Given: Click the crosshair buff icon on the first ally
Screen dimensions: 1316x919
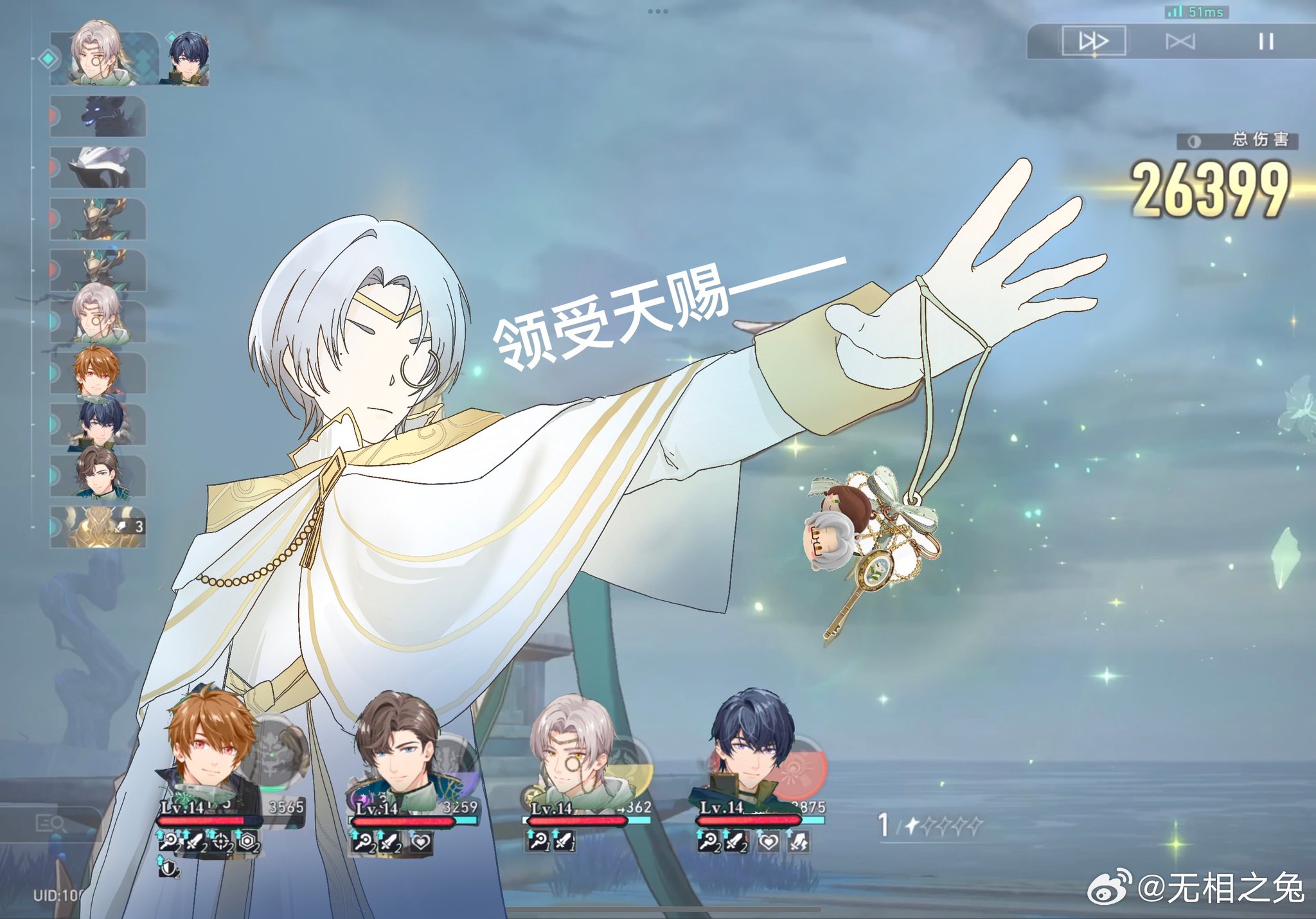Looking at the screenshot, I should click(x=220, y=842).
